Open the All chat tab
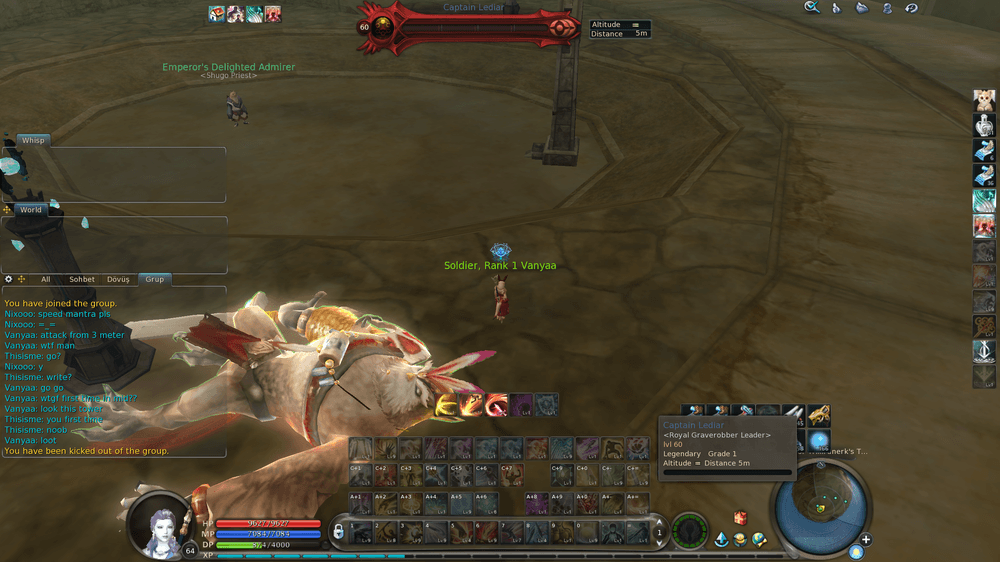Viewport: 1000px width, 562px height. 45,279
